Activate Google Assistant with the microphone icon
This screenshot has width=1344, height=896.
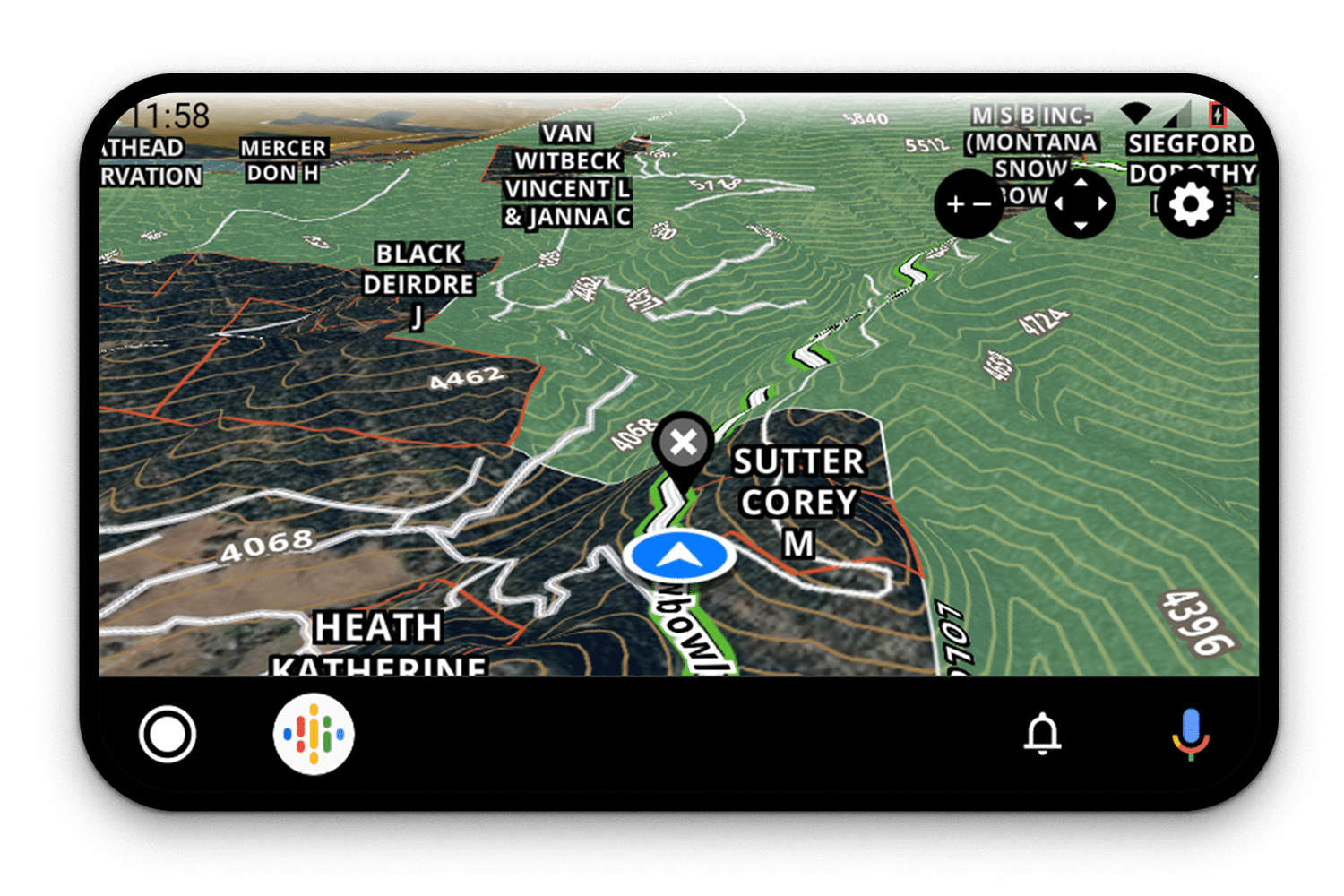pos(1190,735)
